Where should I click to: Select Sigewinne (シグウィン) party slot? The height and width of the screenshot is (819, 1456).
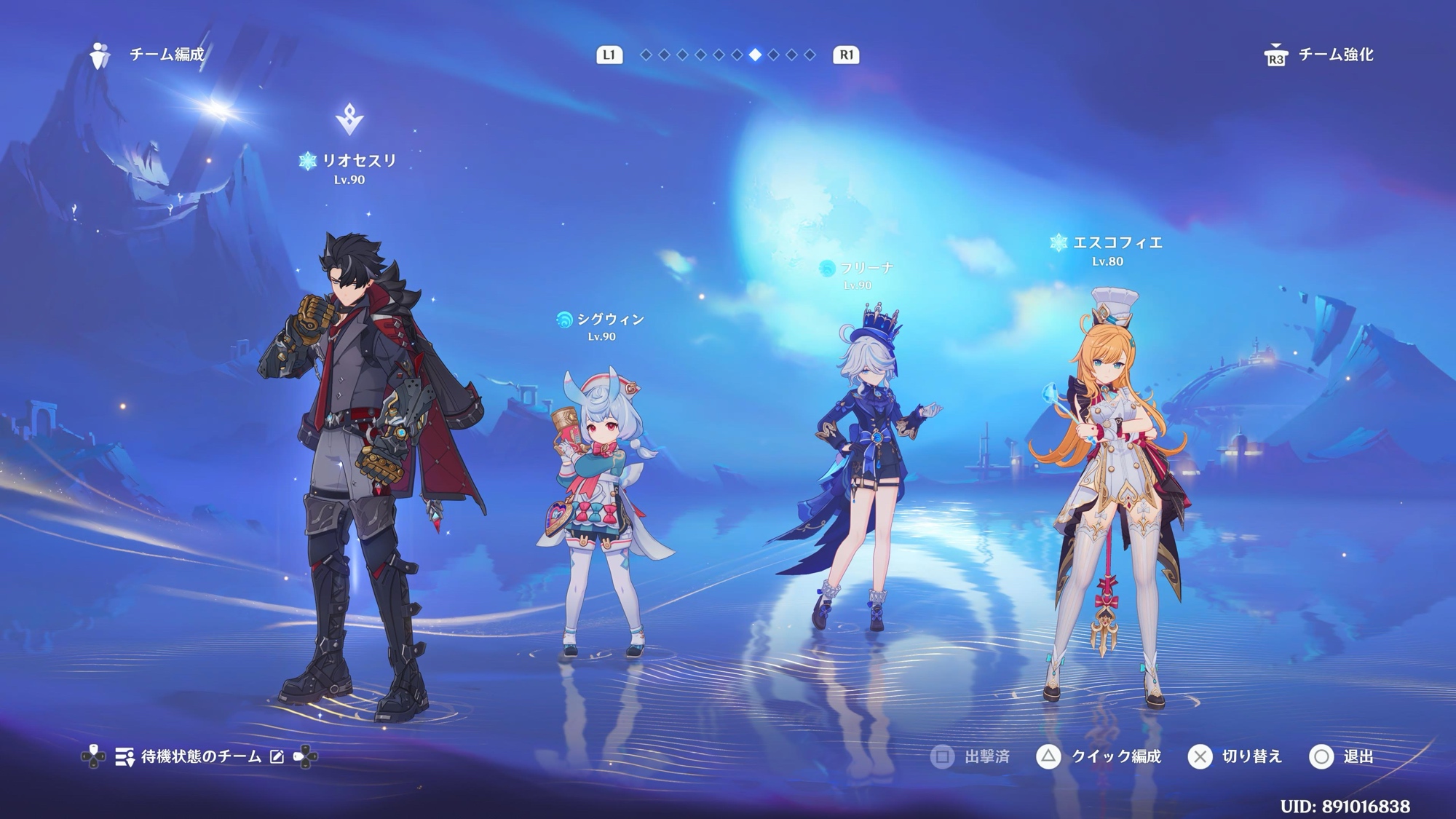pos(601,510)
